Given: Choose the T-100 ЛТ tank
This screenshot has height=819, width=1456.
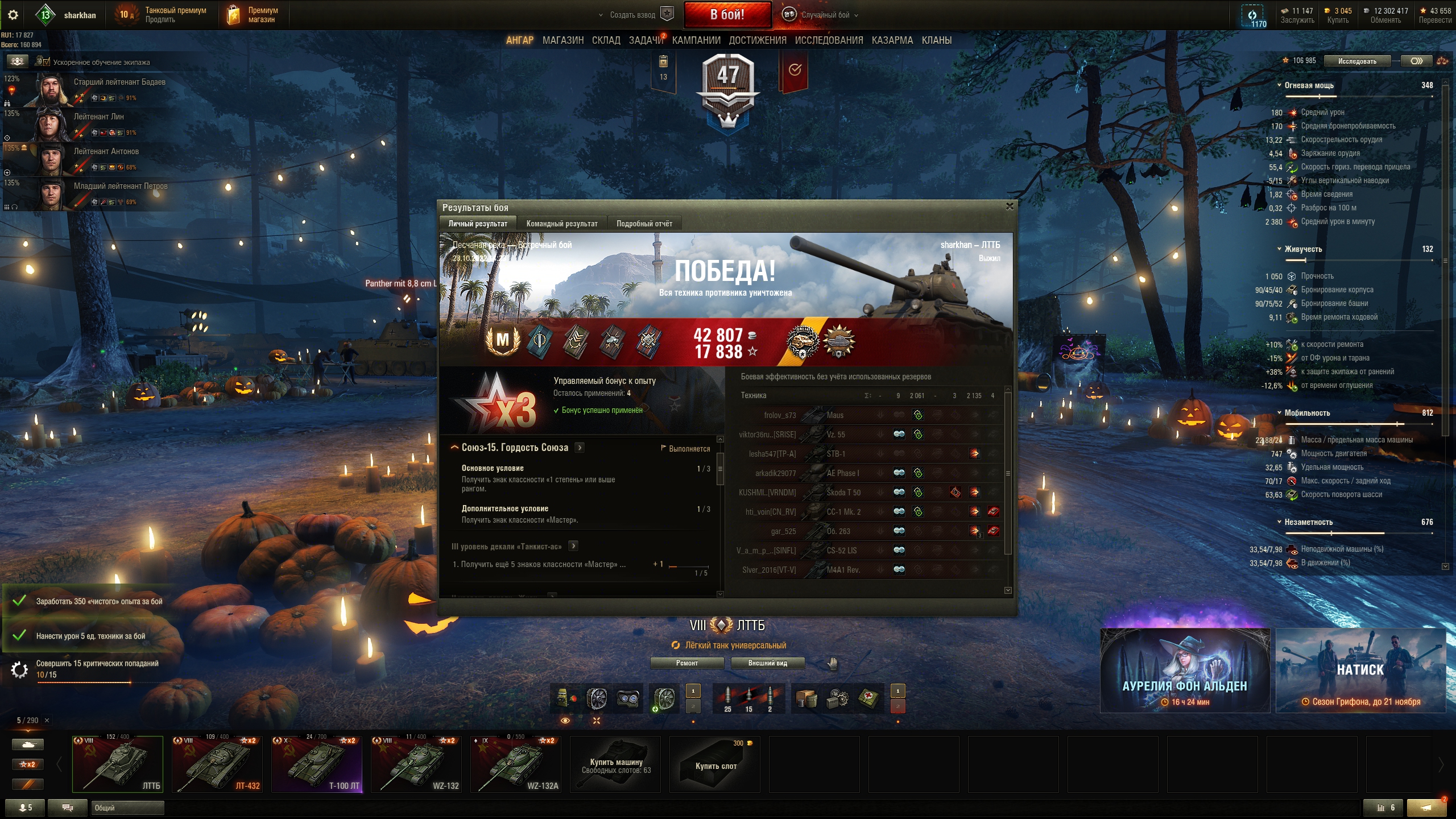Looking at the screenshot, I should pyautogui.click(x=316, y=764).
